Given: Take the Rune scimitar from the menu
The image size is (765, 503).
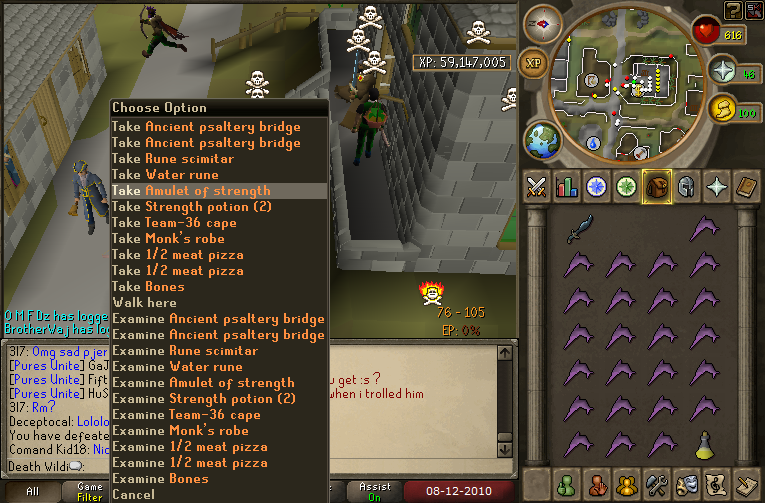Looking at the screenshot, I should click(x=173, y=159).
